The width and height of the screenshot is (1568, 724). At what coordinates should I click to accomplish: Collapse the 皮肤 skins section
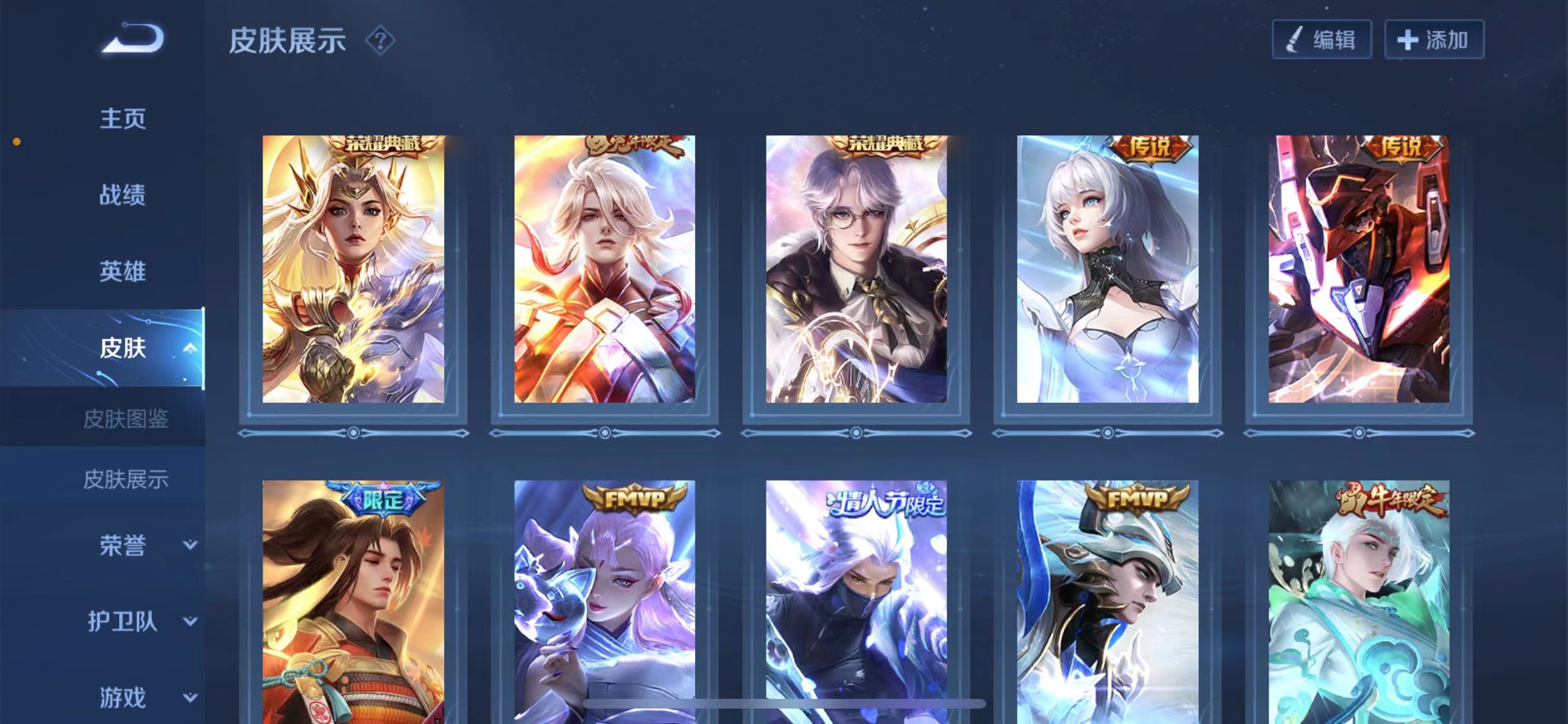coord(189,348)
